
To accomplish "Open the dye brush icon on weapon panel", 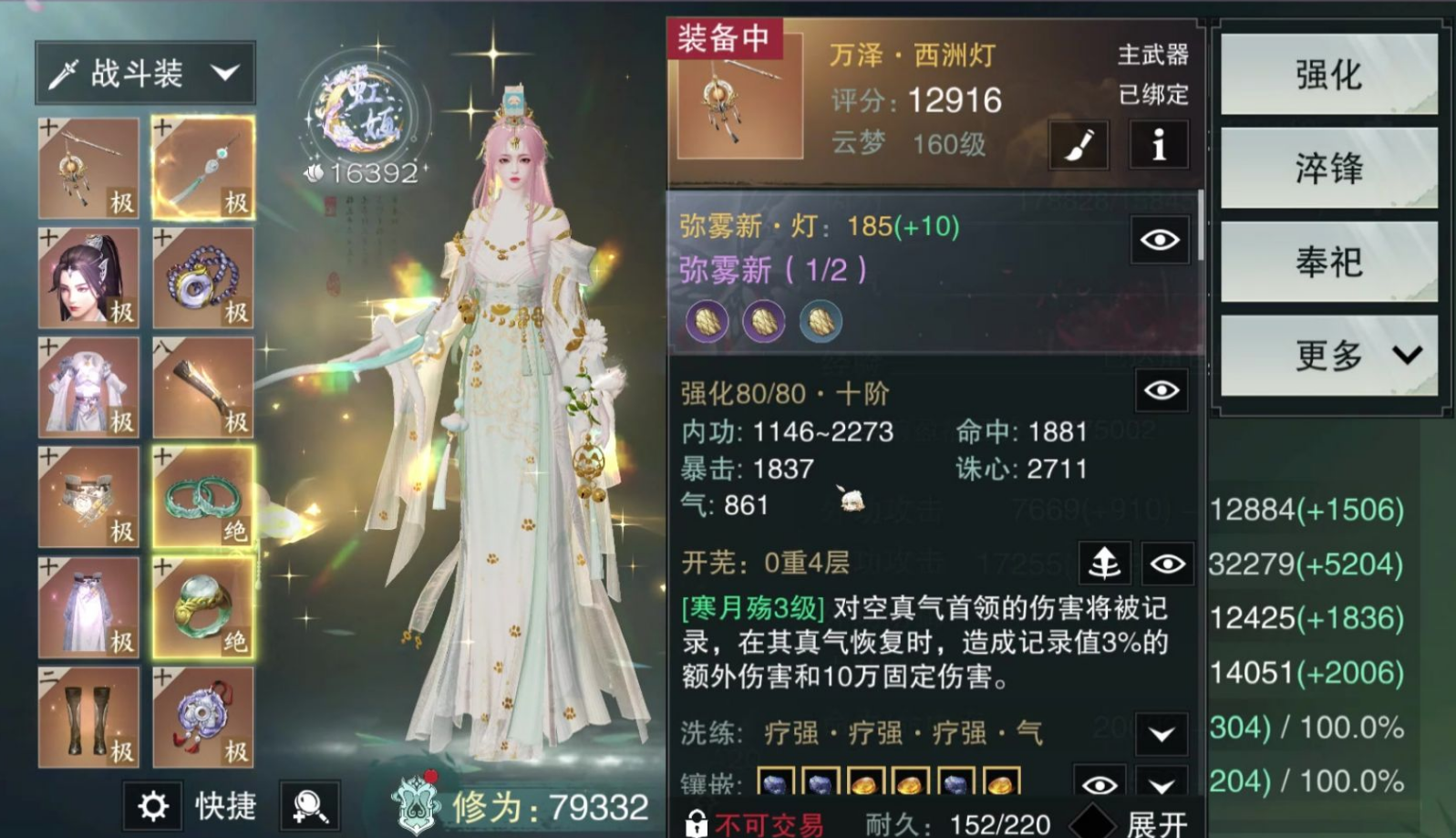I will (1079, 145).
